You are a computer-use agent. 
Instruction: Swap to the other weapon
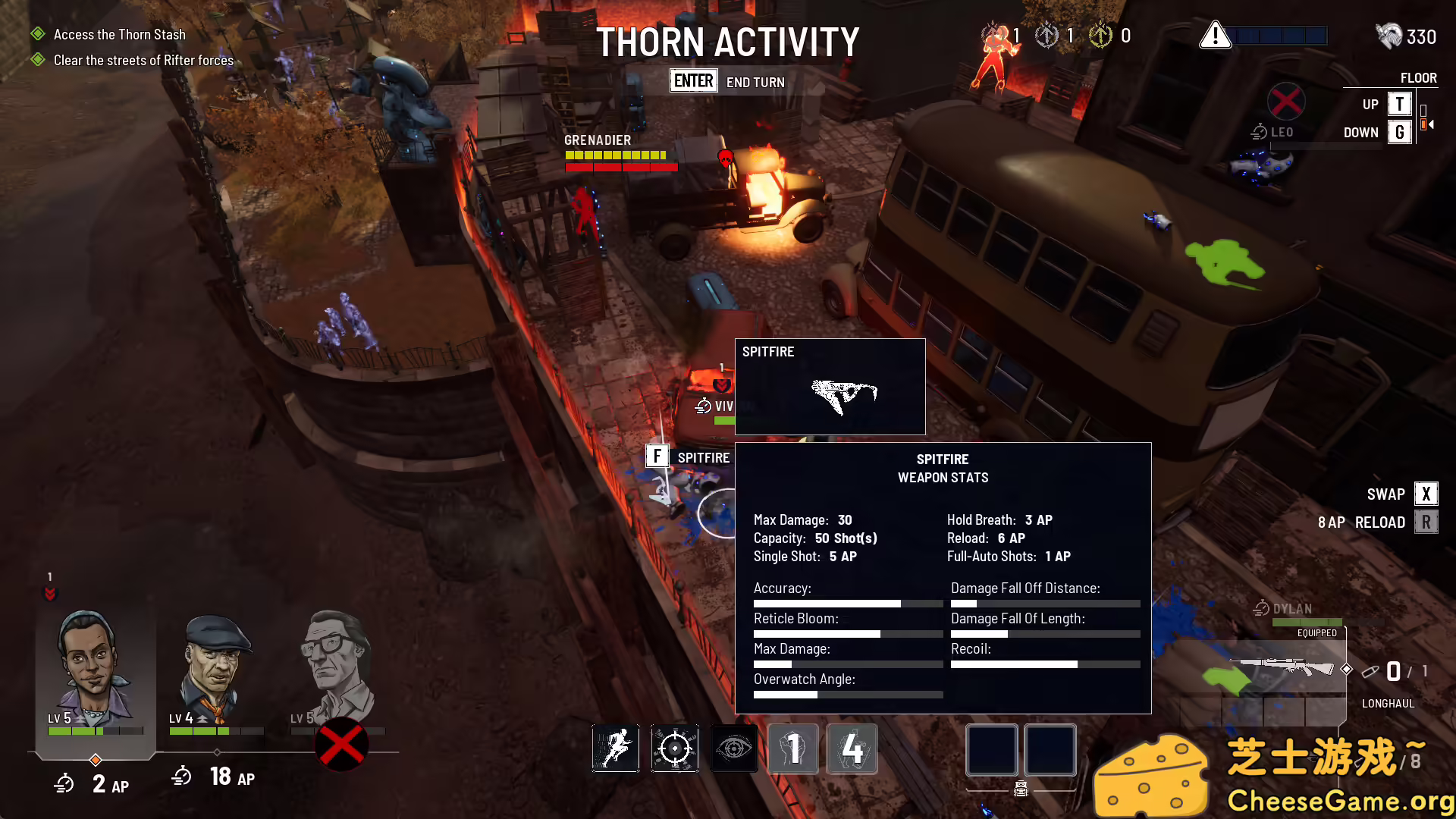click(x=1426, y=494)
